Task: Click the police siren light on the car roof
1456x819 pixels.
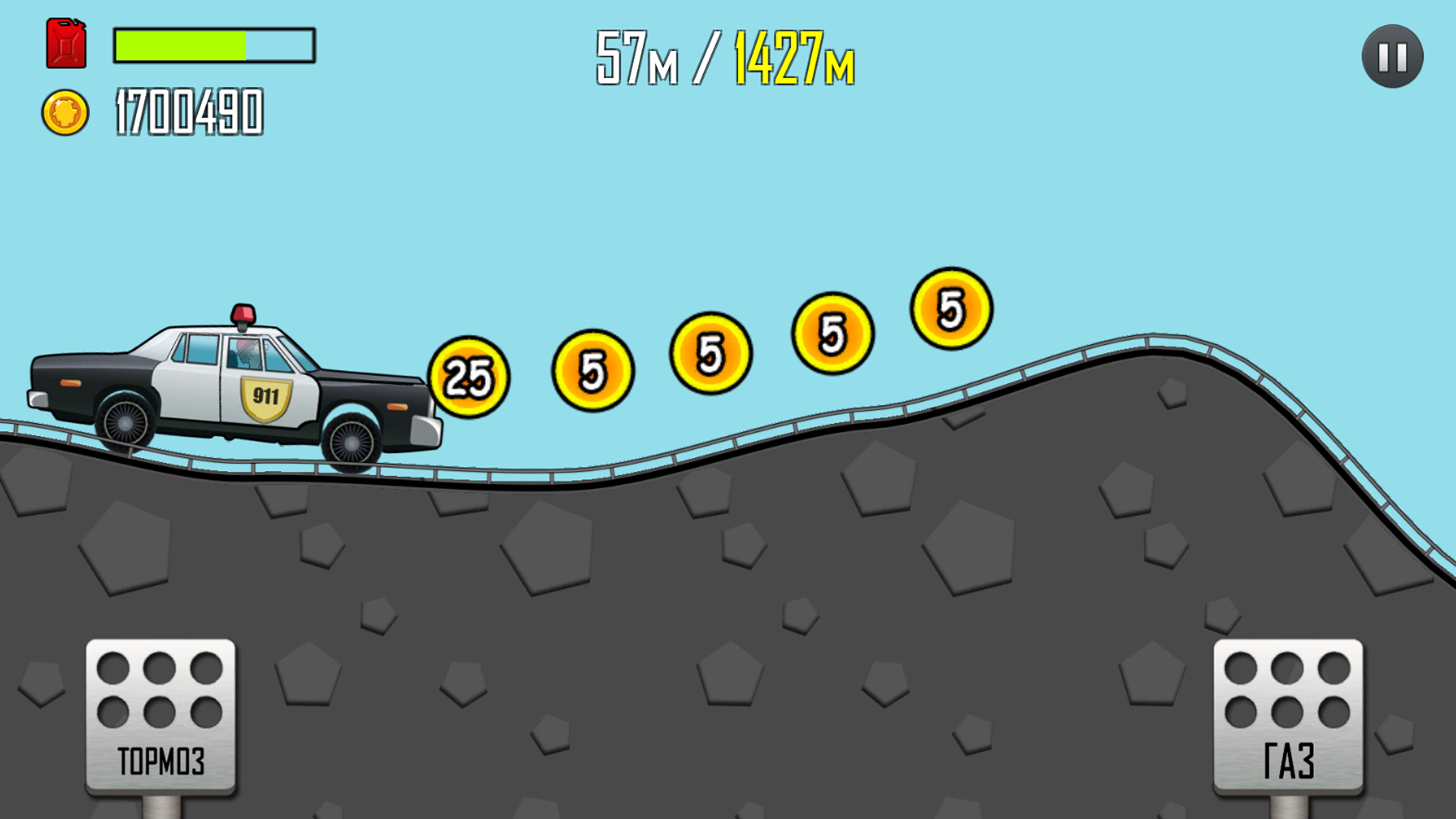Action: pos(243,312)
